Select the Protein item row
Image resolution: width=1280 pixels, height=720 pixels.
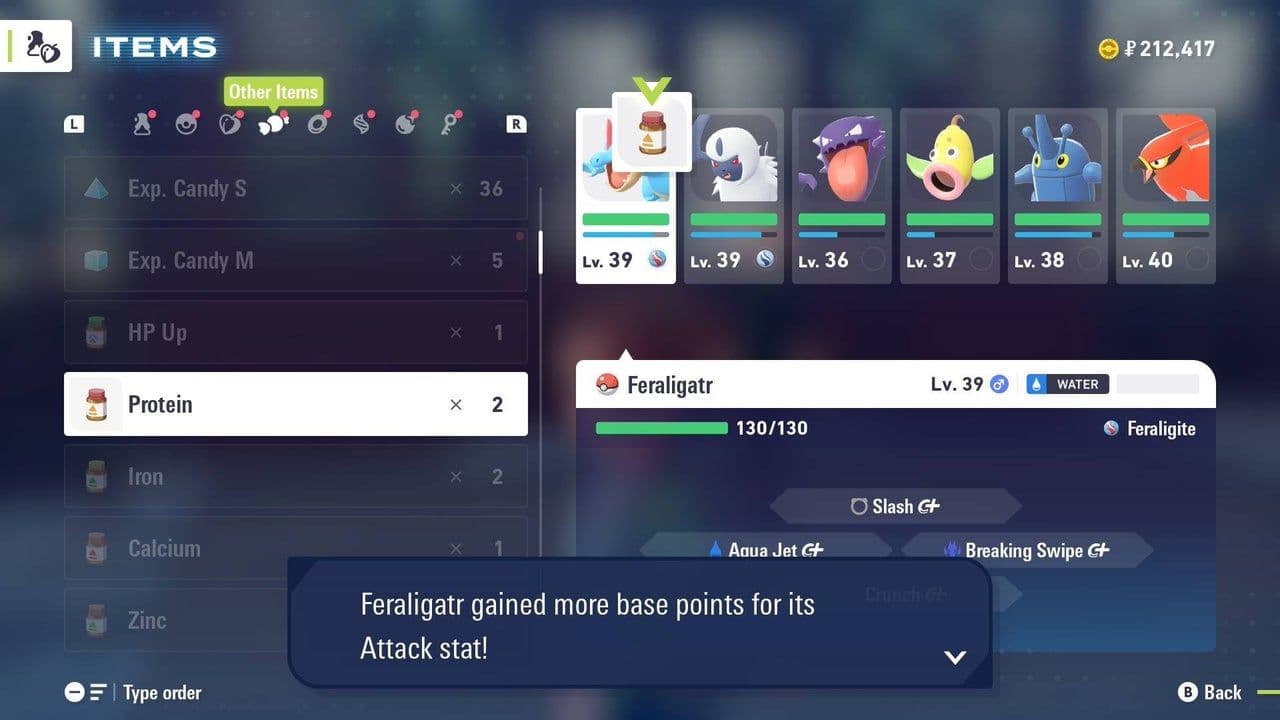296,404
